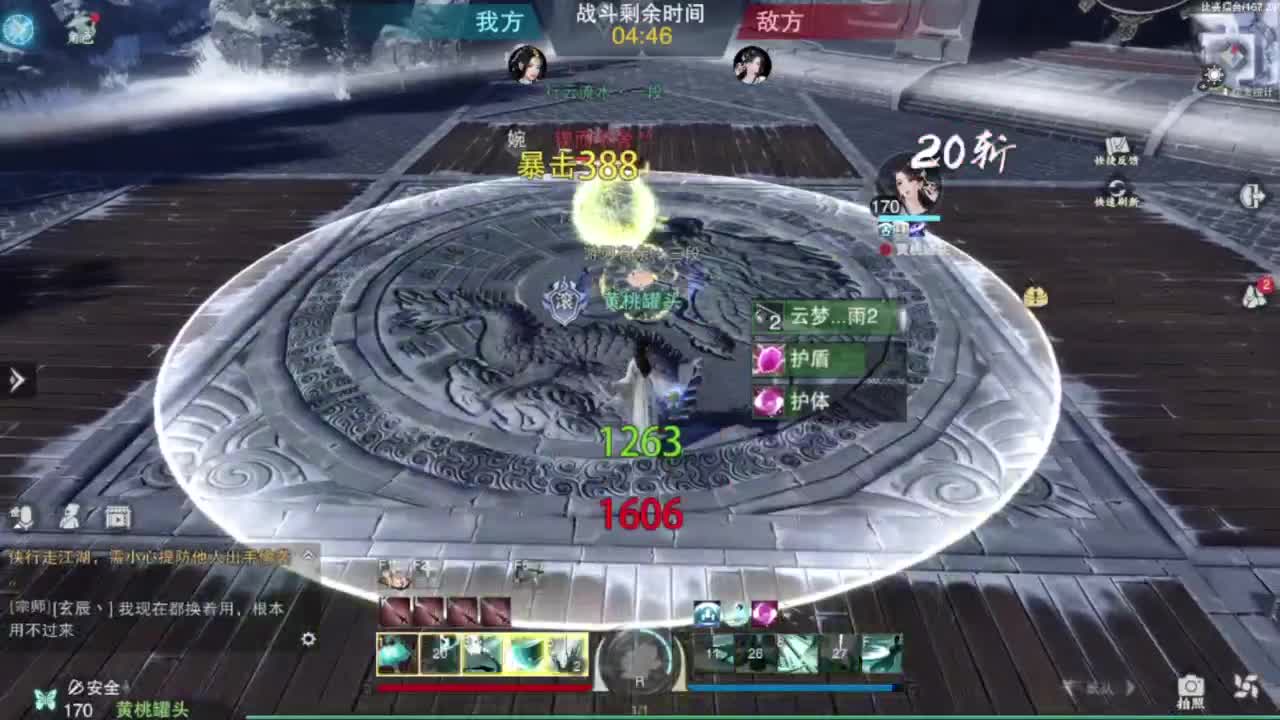Tap the 快速刷新 quick refresh icon
This screenshot has height=720, width=1280.
pyautogui.click(x=1116, y=187)
